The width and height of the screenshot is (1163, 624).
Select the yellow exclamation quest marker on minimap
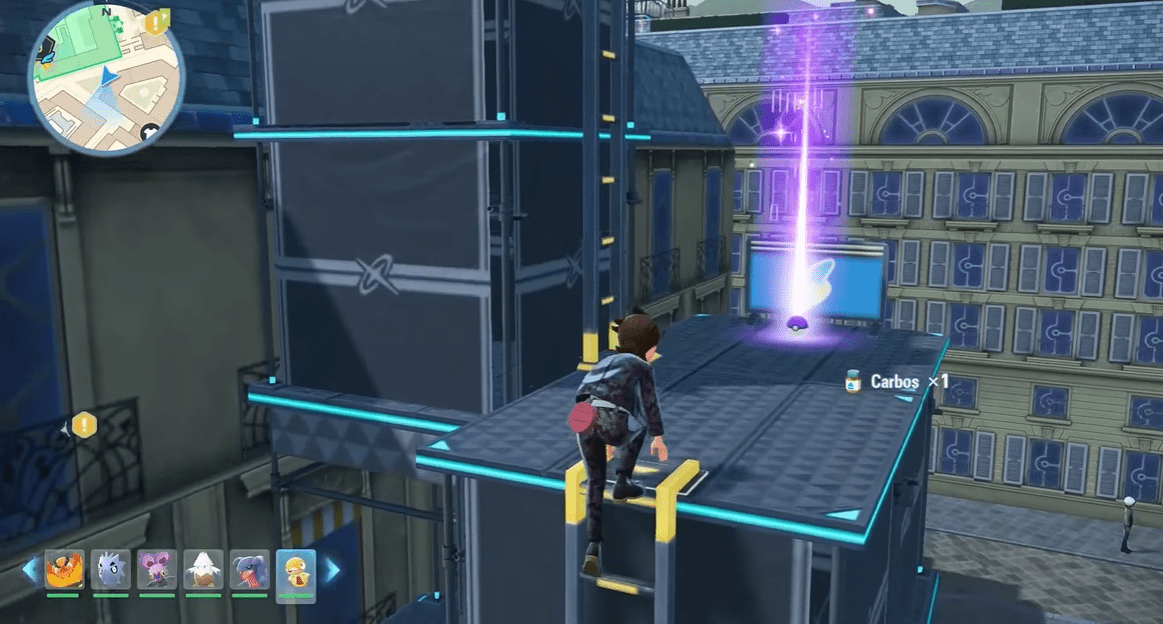pos(156,22)
